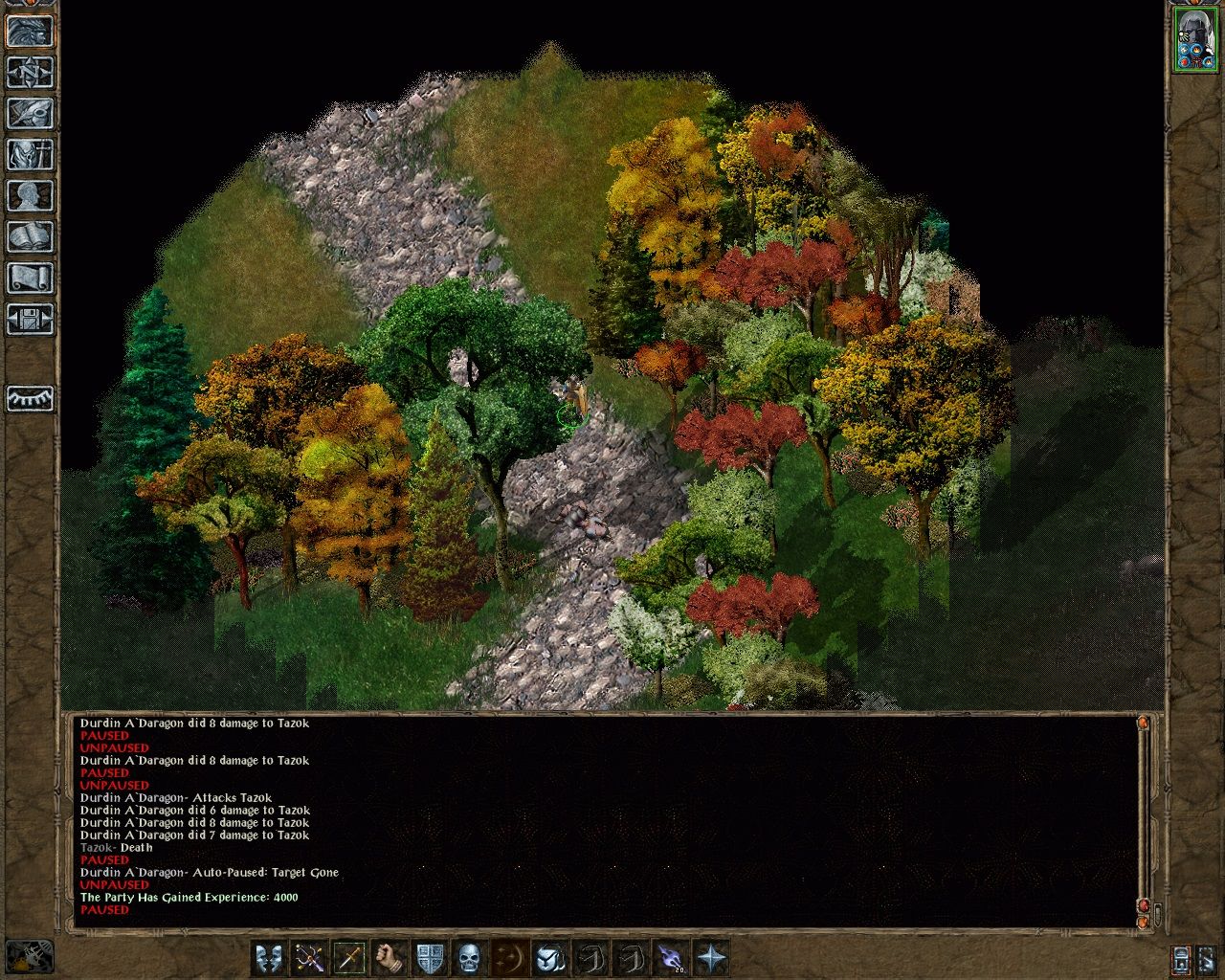Activate the shield guard action

[x=429, y=957]
